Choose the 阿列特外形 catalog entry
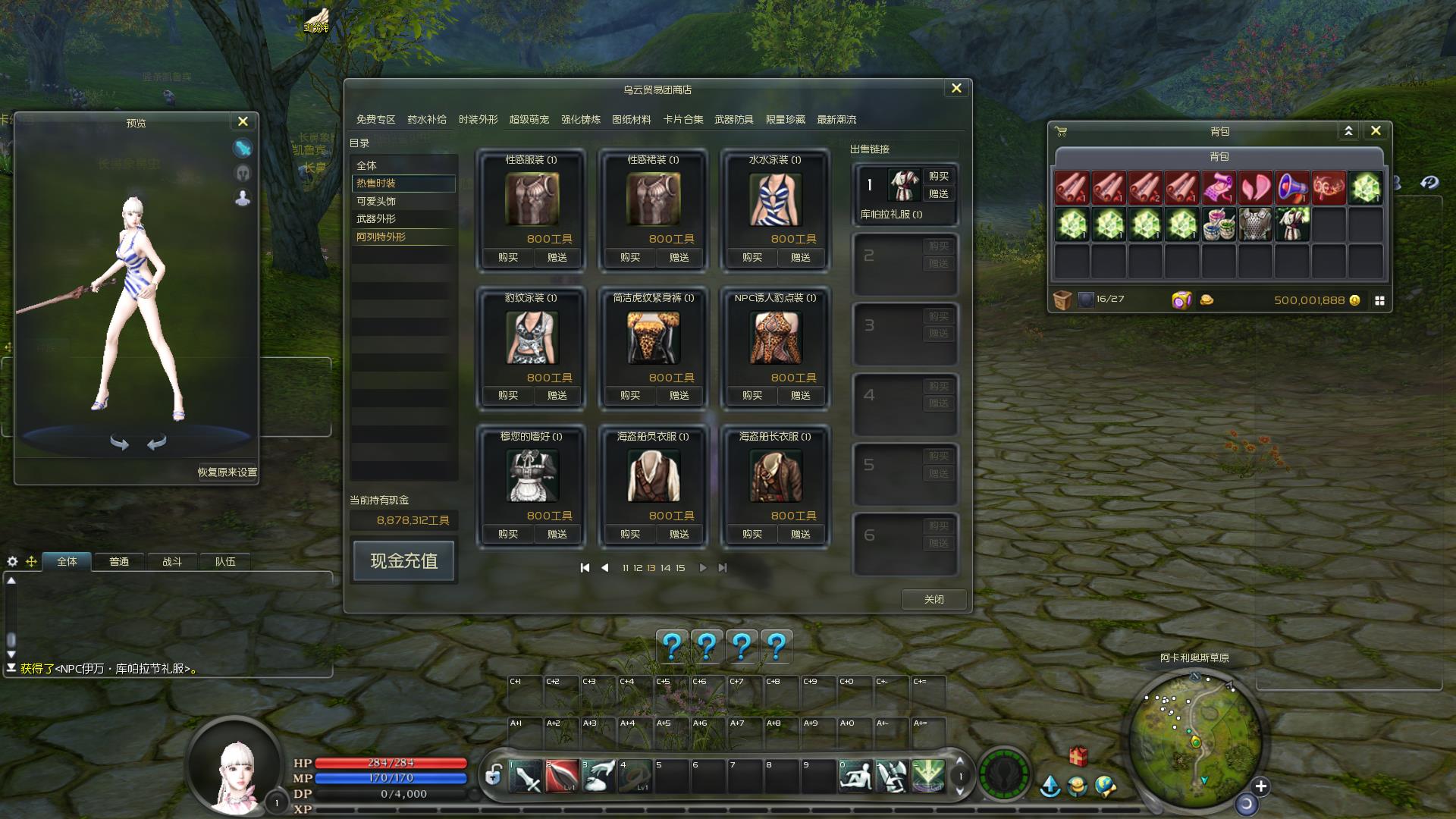The image size is (1456, 819). pos(381,237)
